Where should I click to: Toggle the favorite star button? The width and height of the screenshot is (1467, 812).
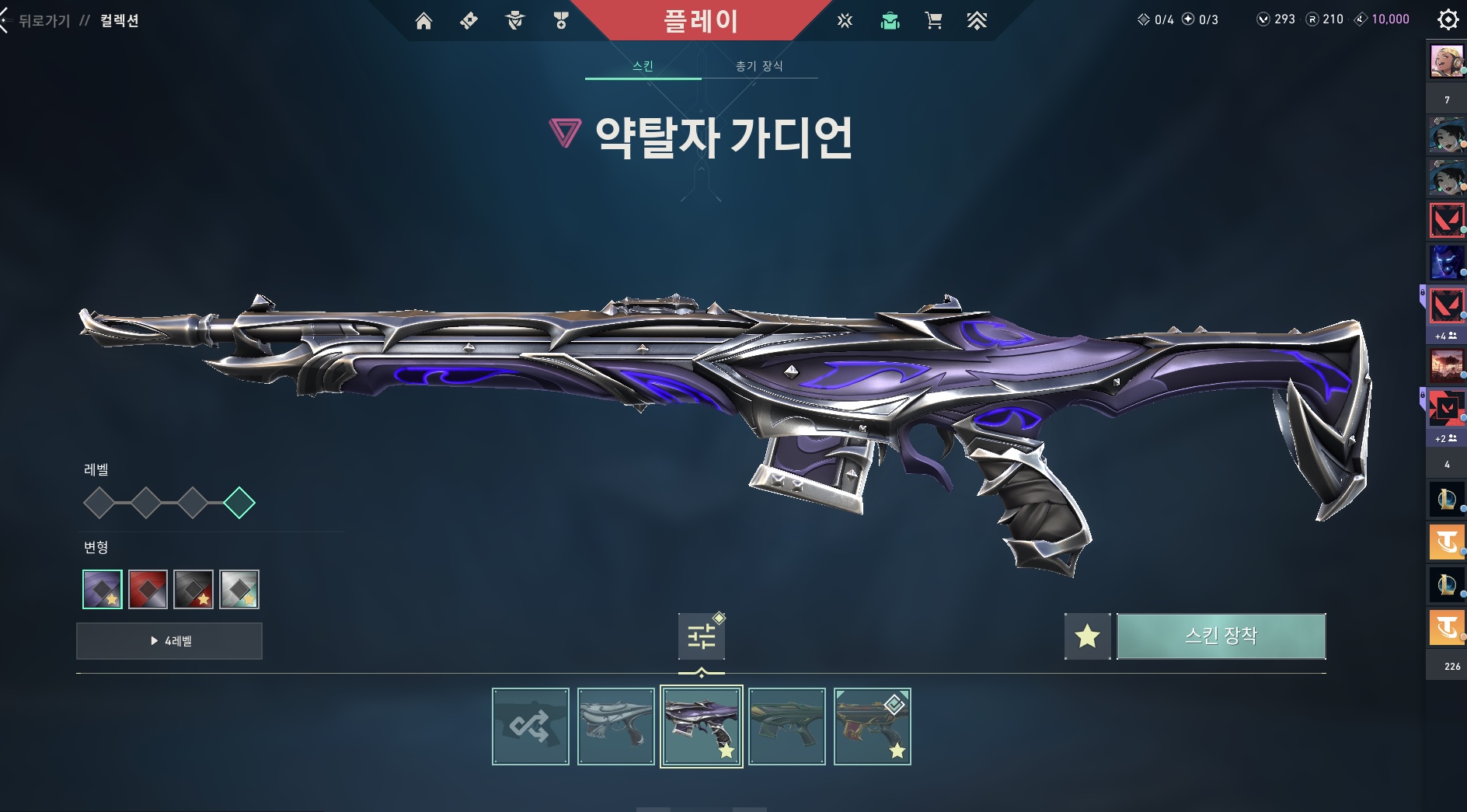(x=1087, y=636)
